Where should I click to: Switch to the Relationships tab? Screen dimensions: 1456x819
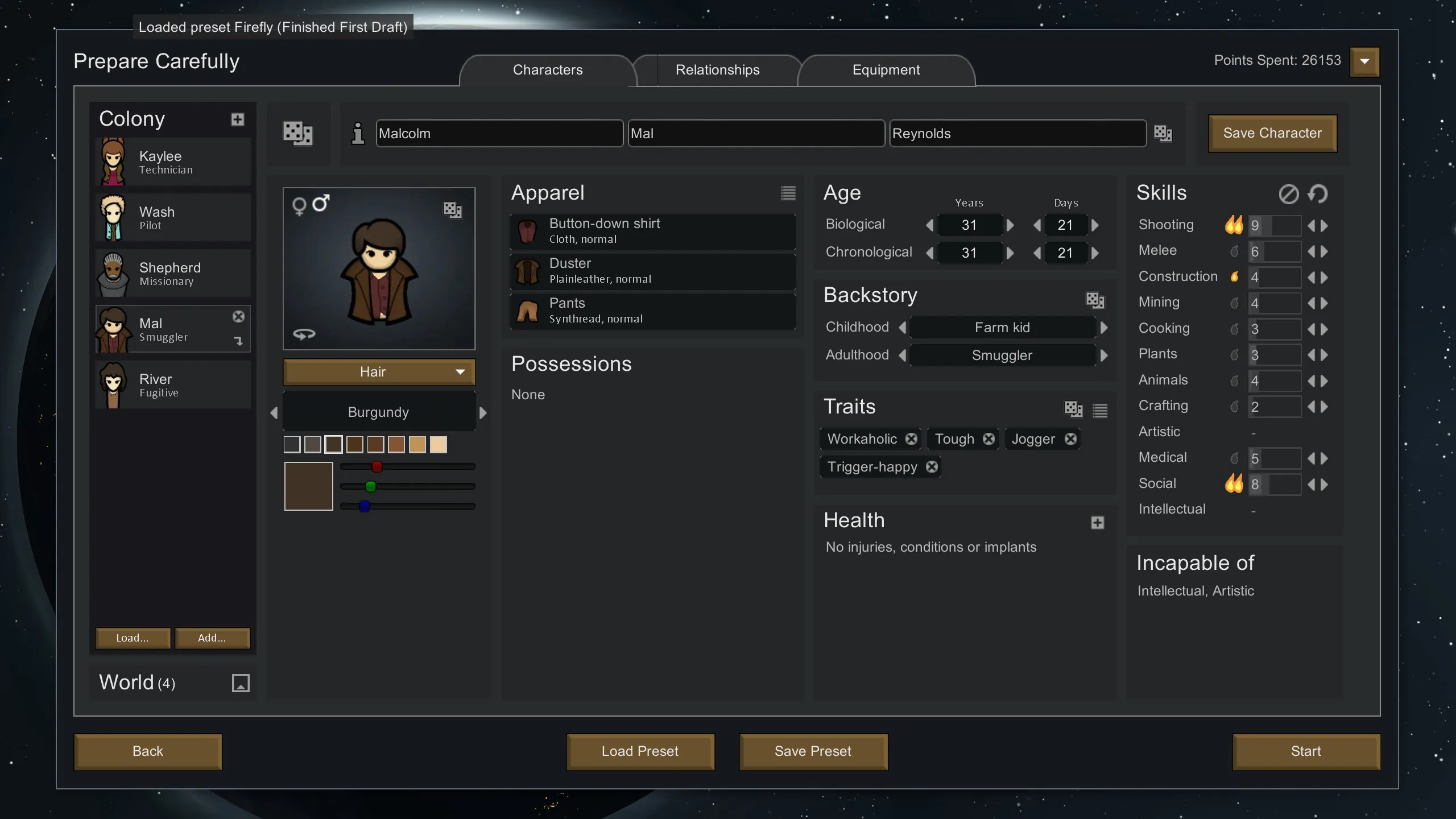pyautogui.click(x=717, y=70)
